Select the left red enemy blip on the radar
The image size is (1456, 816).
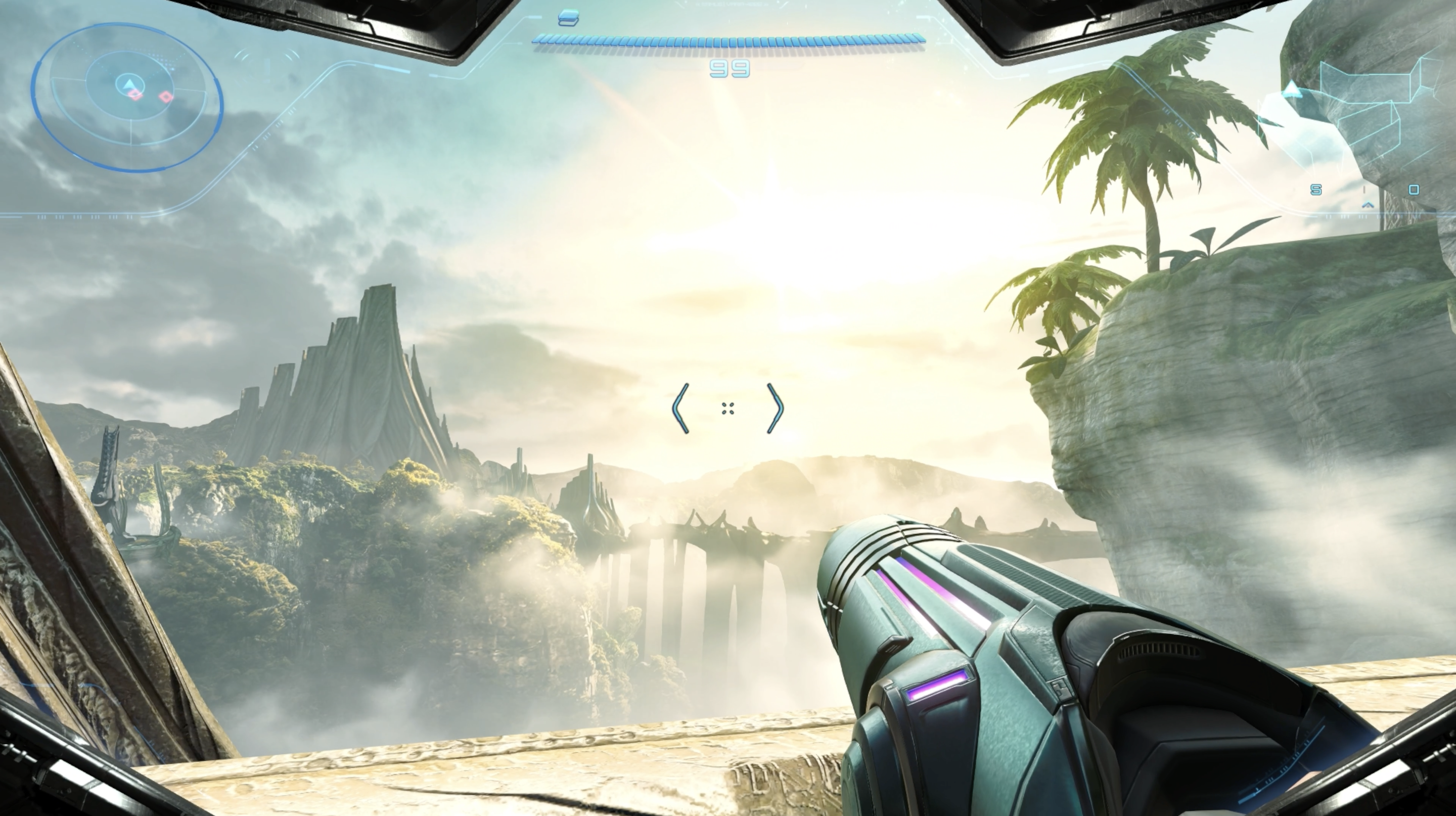click(x=136, y=96)
